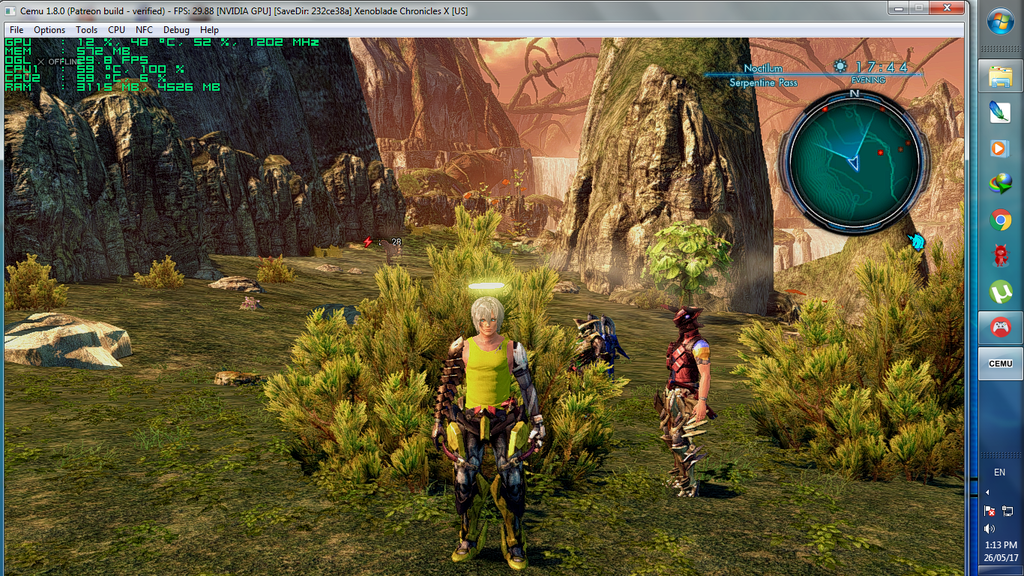Minimize the Cemu window
Viewport: 1024px width, 576px height.
[896, 8]
